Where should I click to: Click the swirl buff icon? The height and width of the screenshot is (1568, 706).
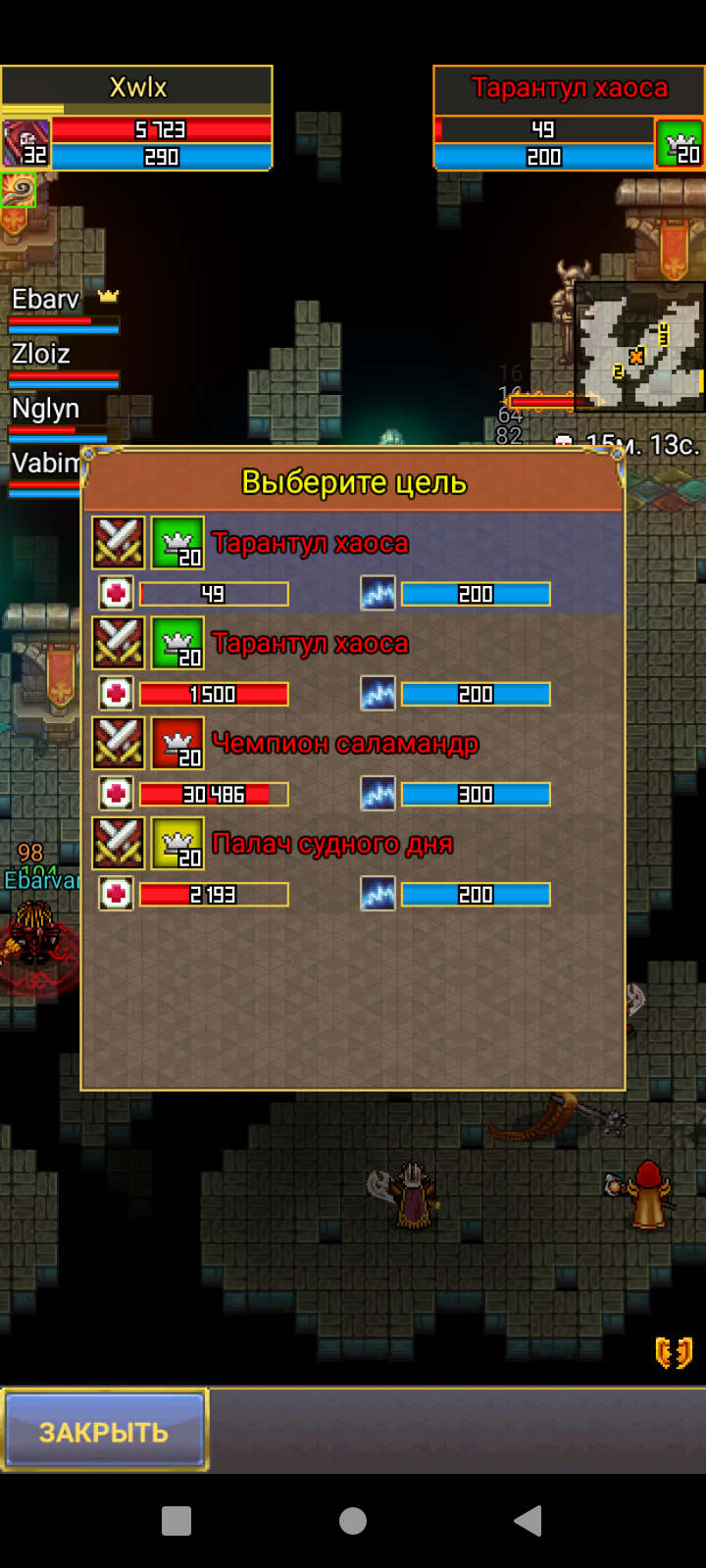point(18,189)
